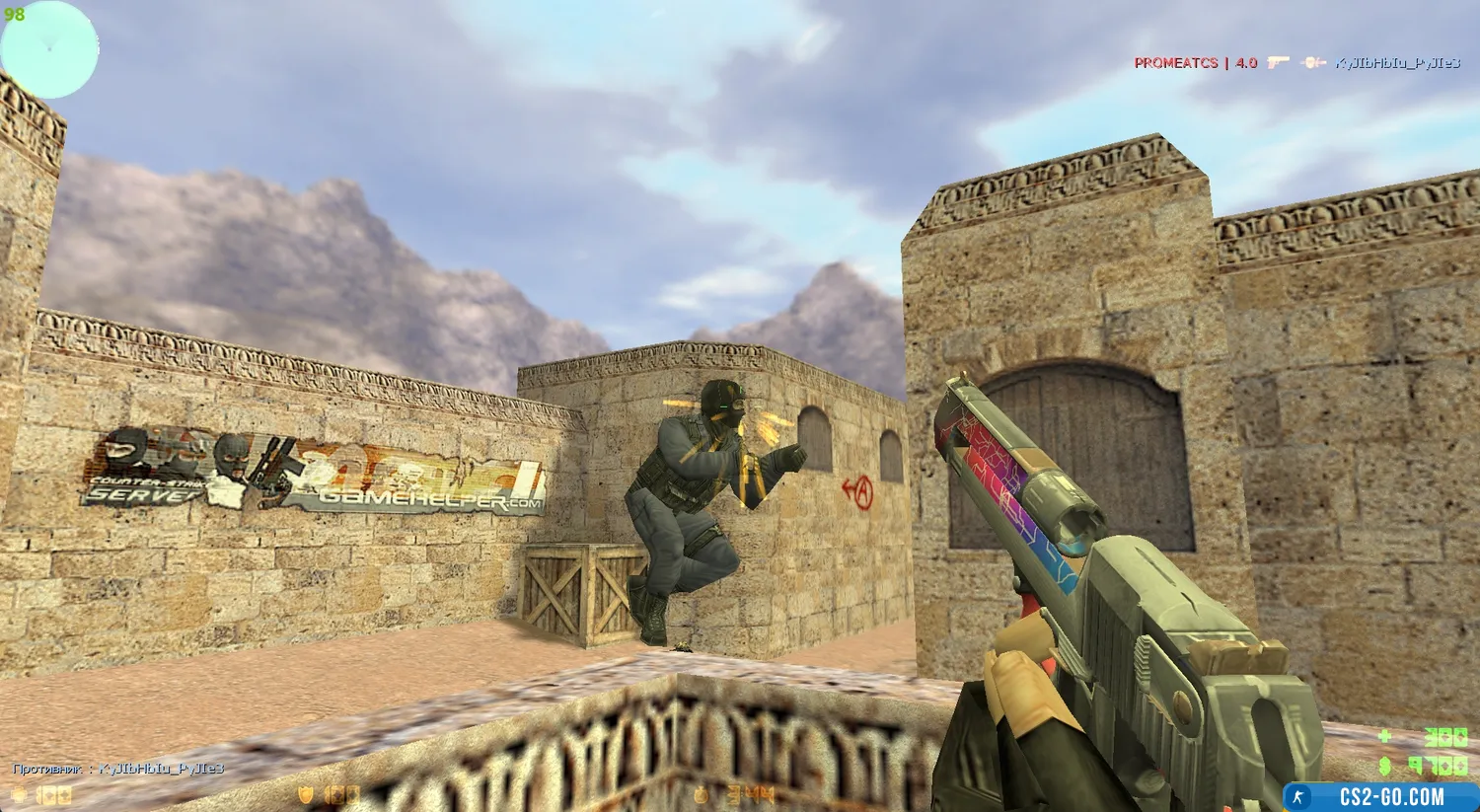The height and width of the screenshot is (812, 1480).
Task: Click the circular radar minimap
Action: pyautogui.click(x=49, y=49)
